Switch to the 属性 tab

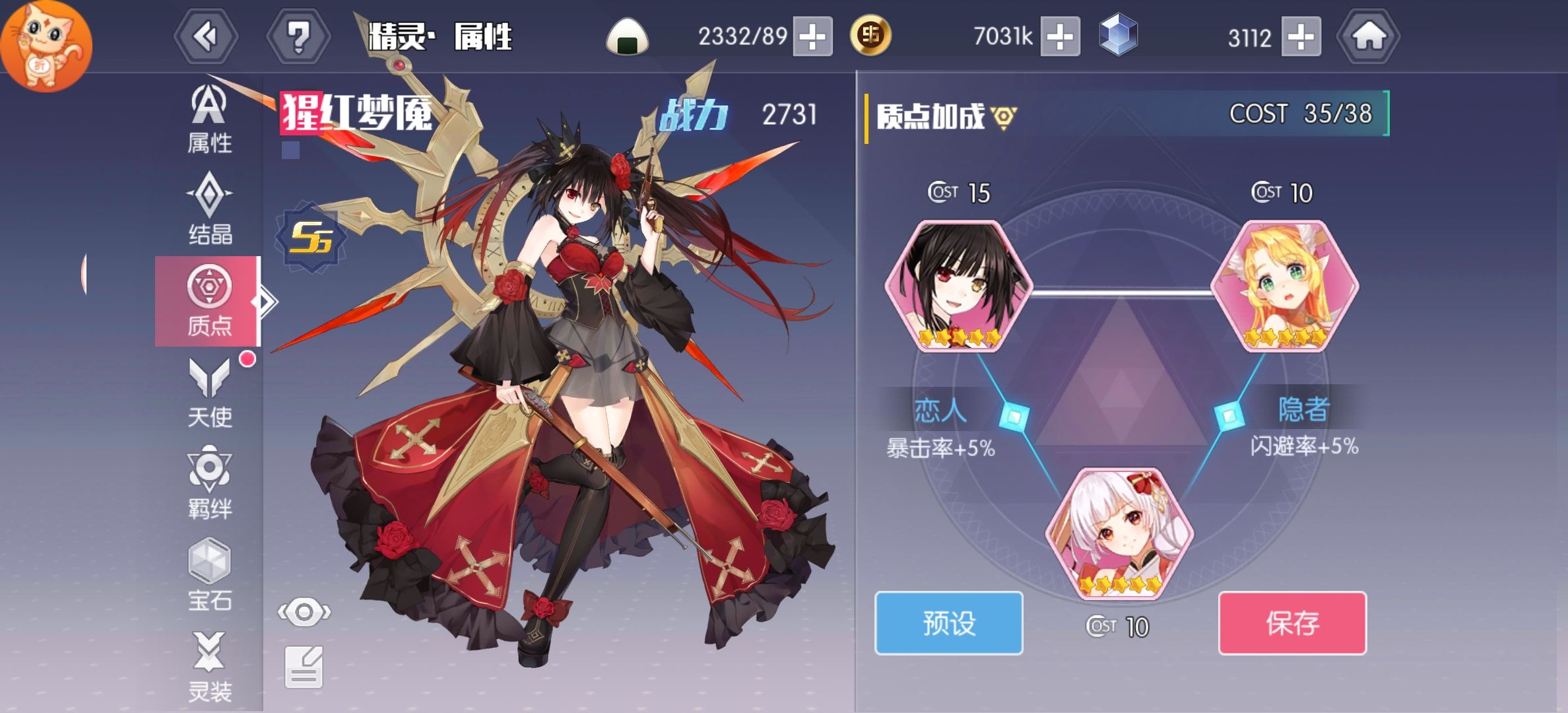pos(209,120)
